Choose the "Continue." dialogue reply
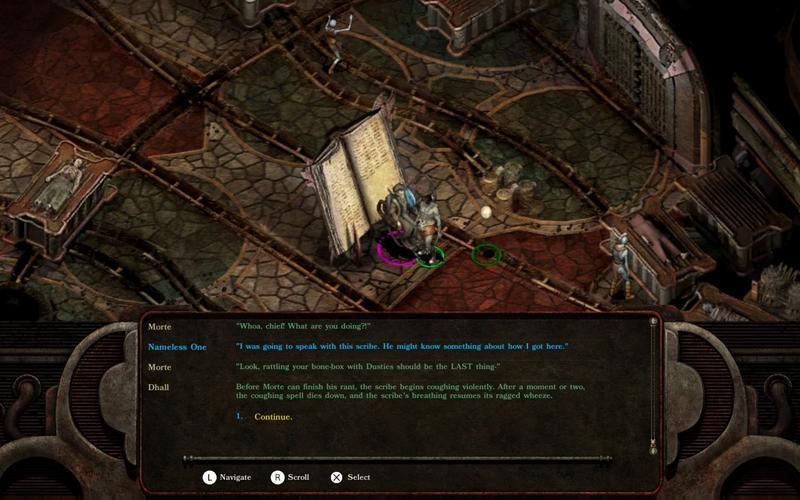800x500 pixels. (x=273, y=417)
